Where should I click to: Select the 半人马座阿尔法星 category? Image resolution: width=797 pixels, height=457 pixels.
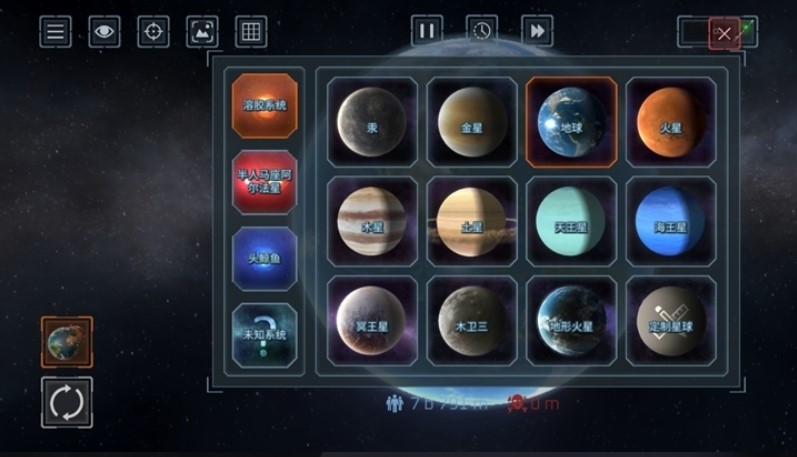(265, 182)
